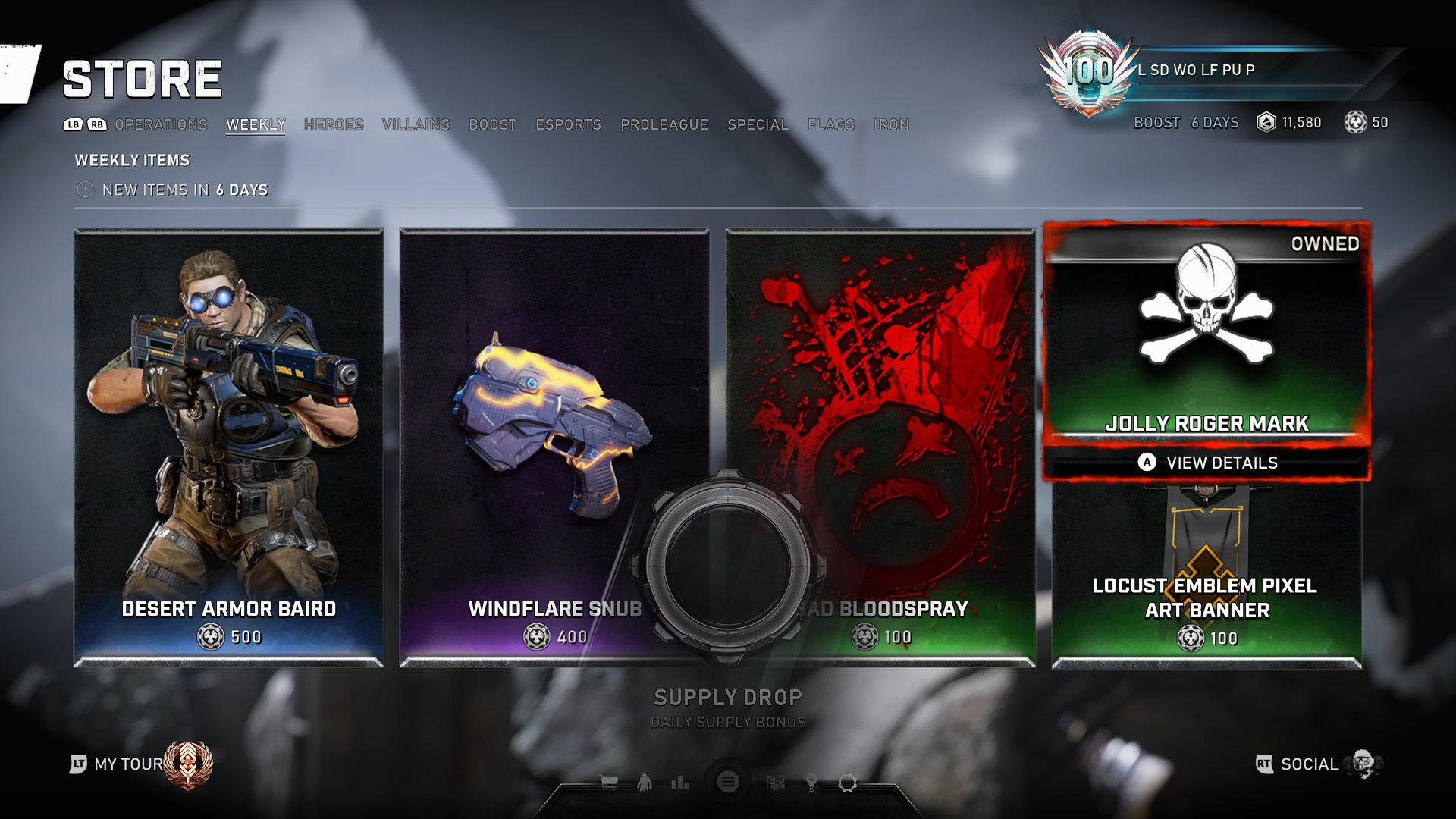Open the newspaper news icon
1456x819 pixels.
(775, 783)
